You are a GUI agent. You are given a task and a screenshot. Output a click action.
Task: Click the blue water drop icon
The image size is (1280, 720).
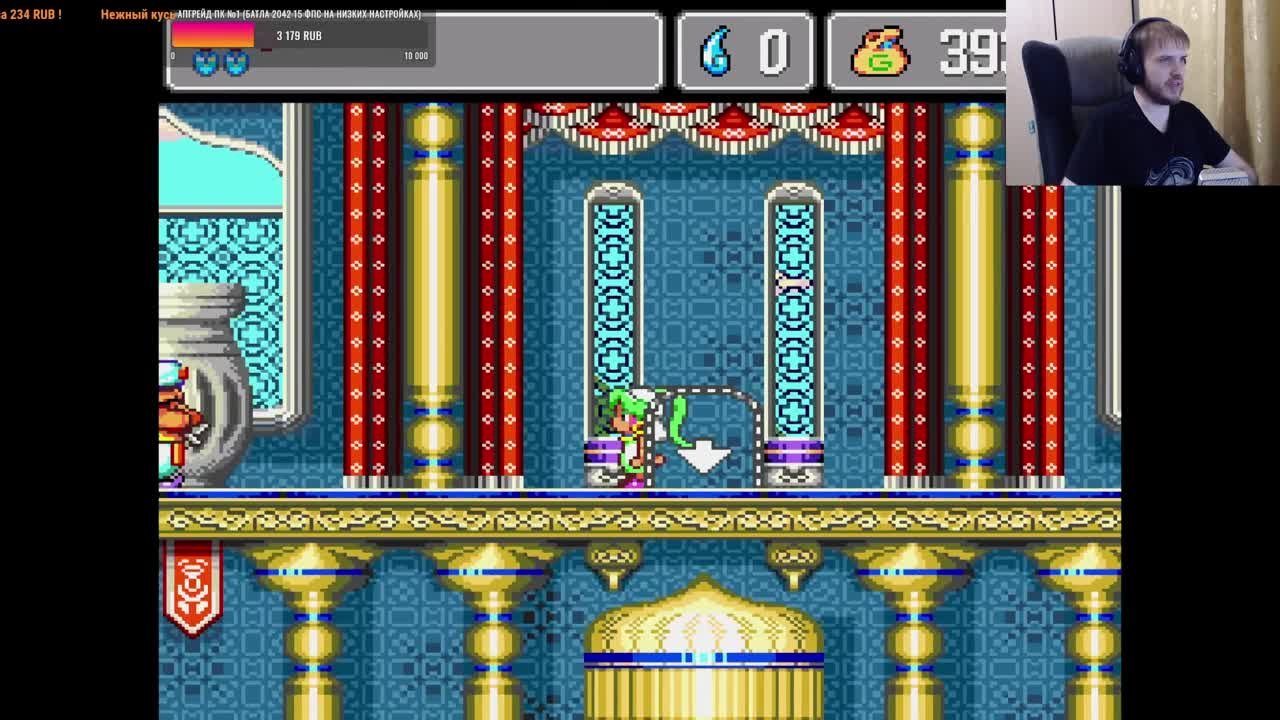click(x=716, y=50)
